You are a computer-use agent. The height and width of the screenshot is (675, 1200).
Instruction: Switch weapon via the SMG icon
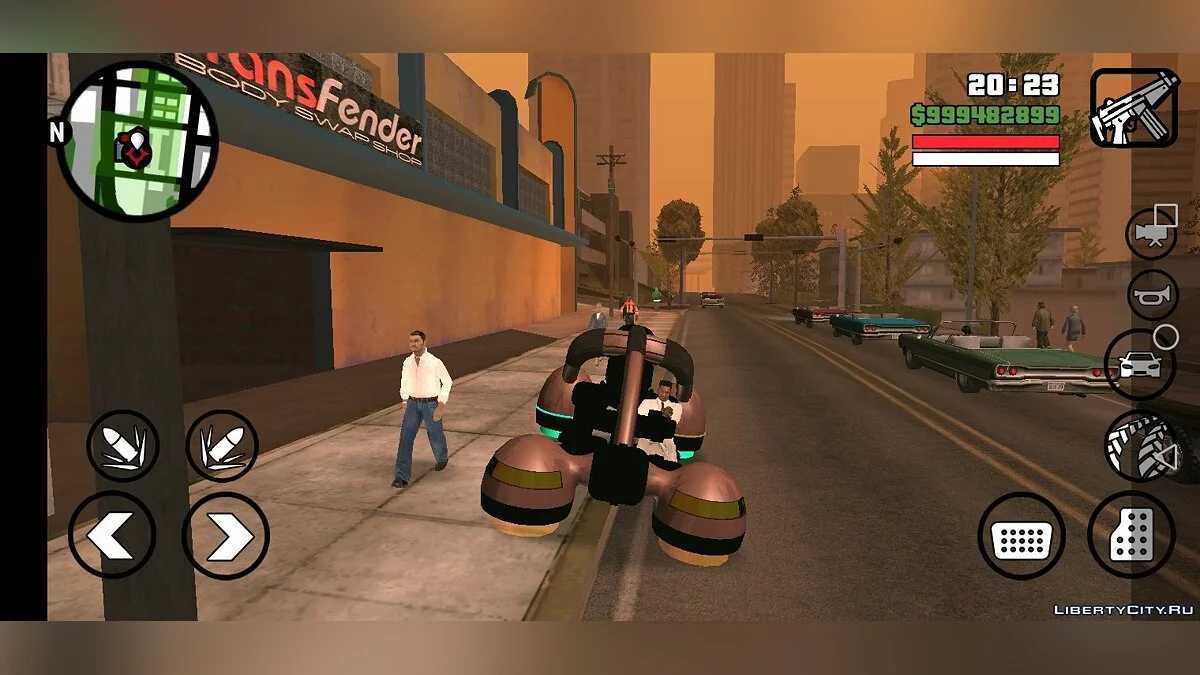tap(1134, 108)
